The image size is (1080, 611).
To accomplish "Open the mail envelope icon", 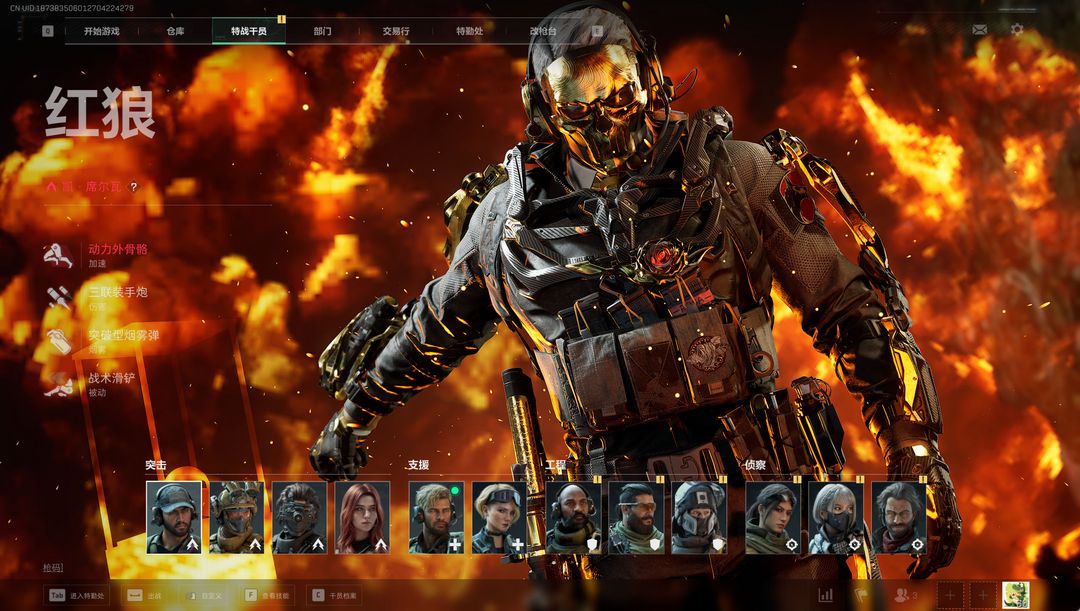I will click(x=980, y=30).
